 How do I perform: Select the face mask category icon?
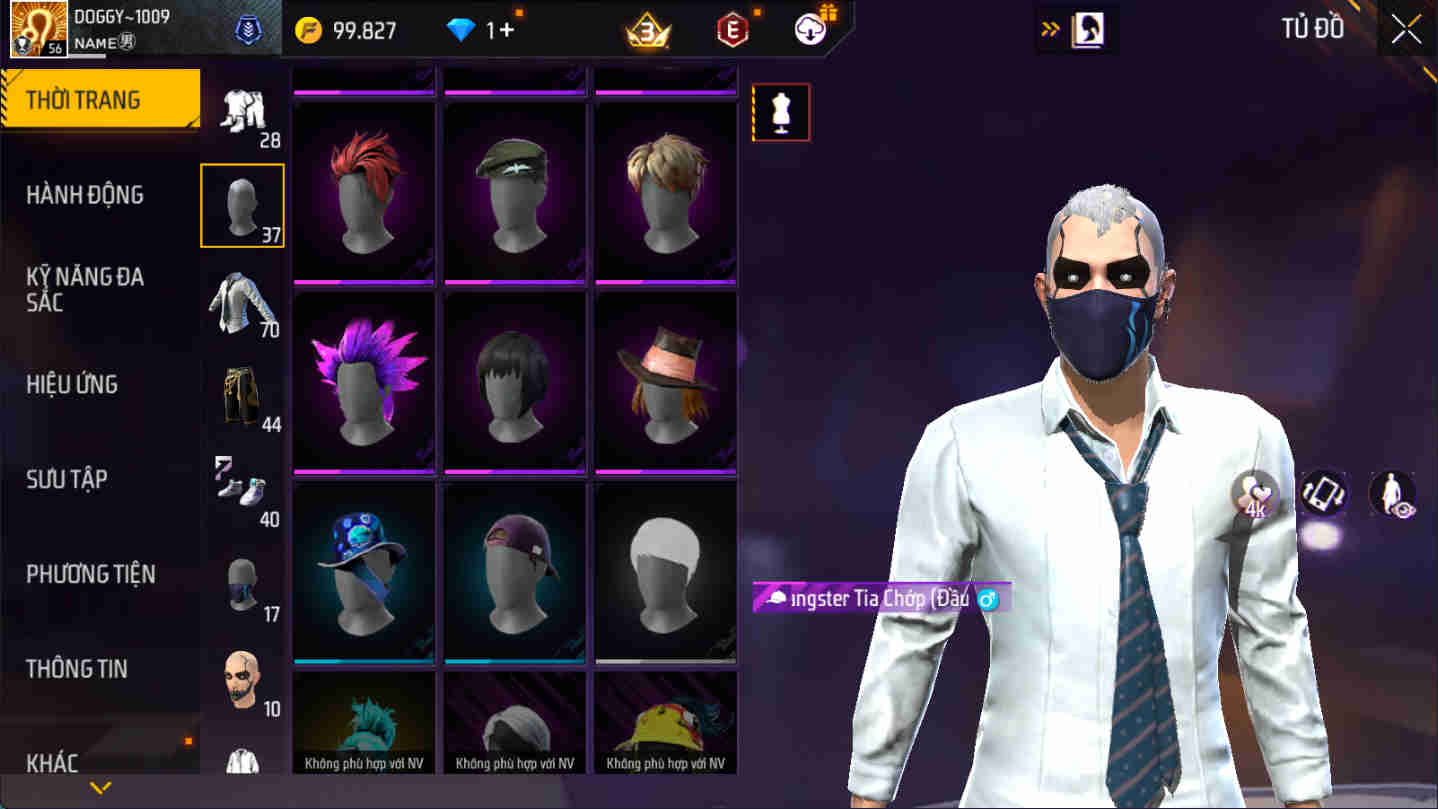point(243,584)
